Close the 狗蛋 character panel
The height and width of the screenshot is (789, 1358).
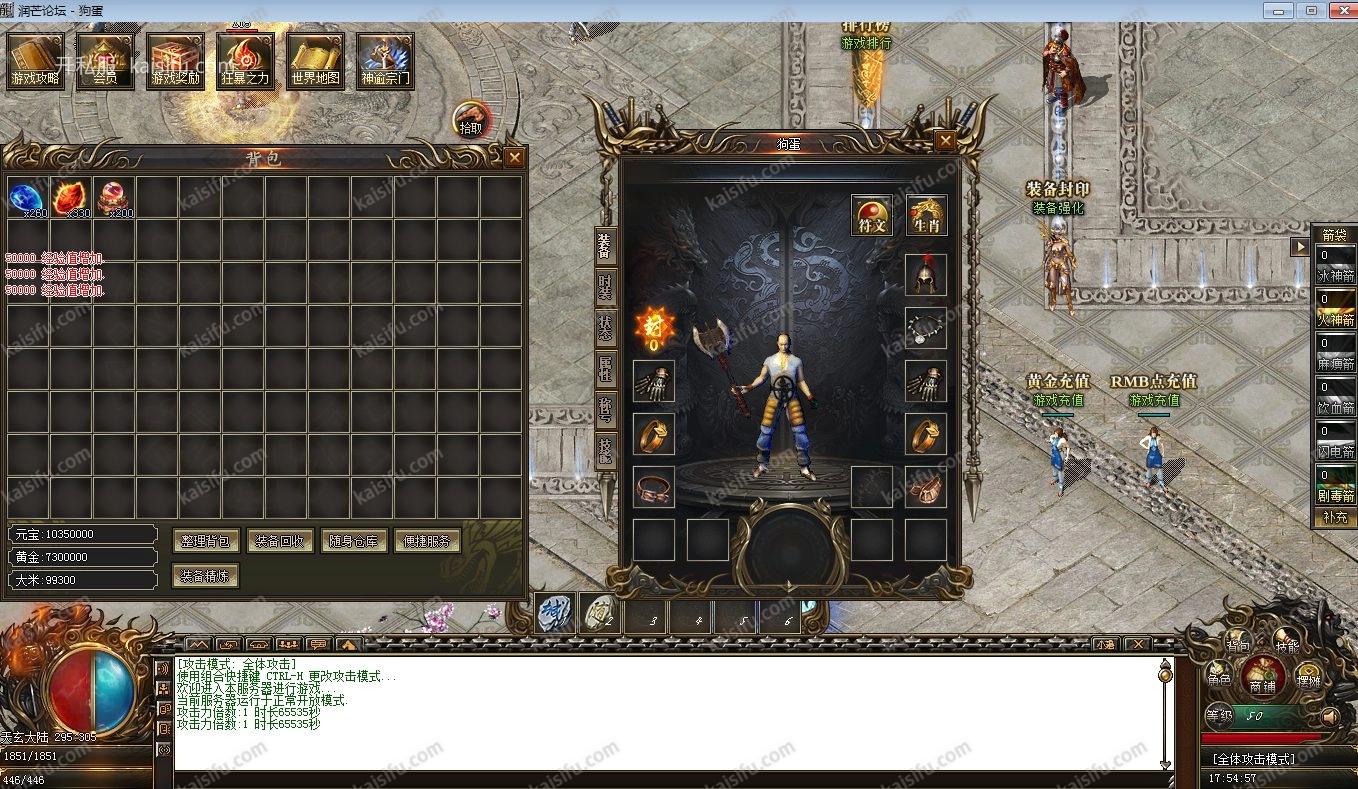tap(944, 141)
